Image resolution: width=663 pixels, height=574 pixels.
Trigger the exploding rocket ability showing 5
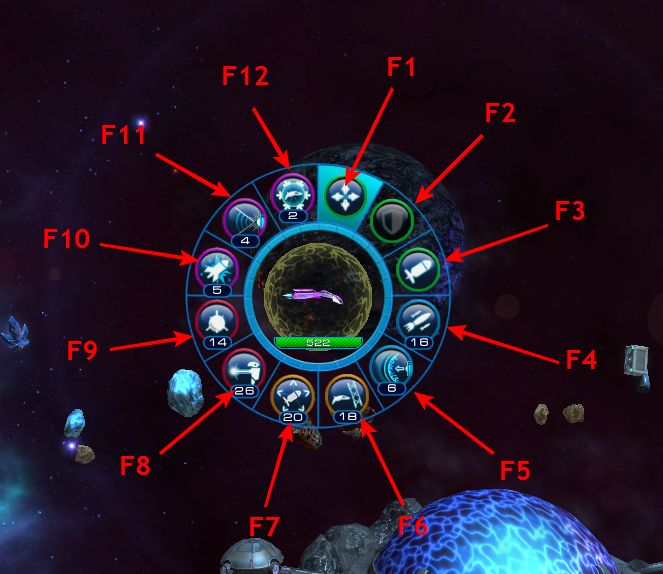click(215, 268)
